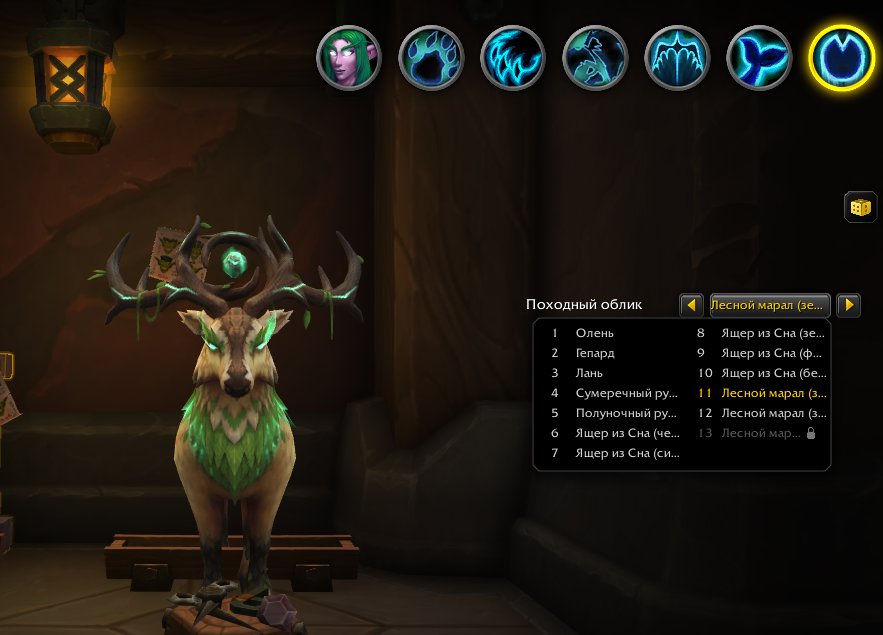The image size is (883, 635).
Task: Switch to the bear paw form icon
Action: pos(431,57)
